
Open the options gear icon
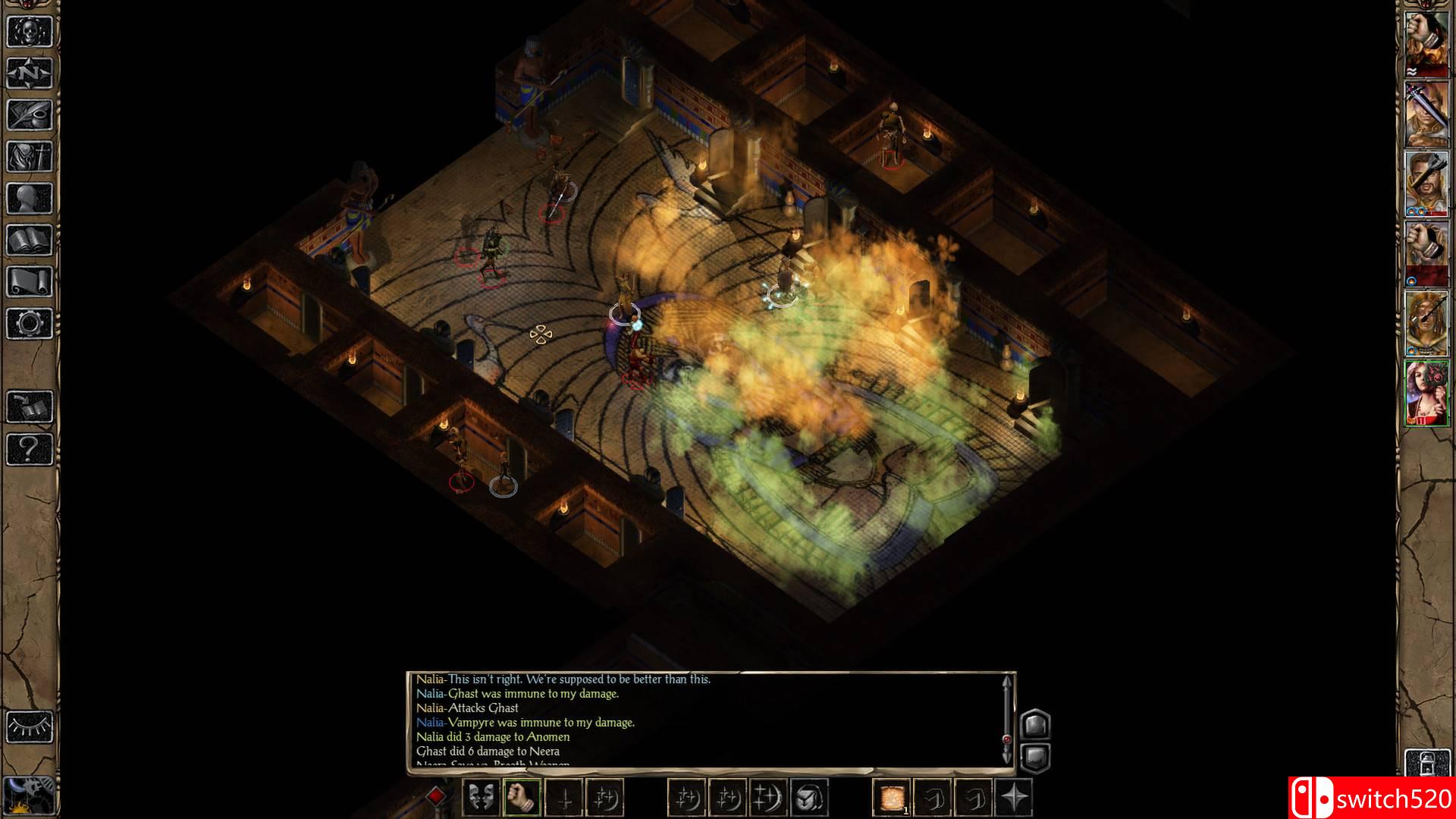point(30,324)
